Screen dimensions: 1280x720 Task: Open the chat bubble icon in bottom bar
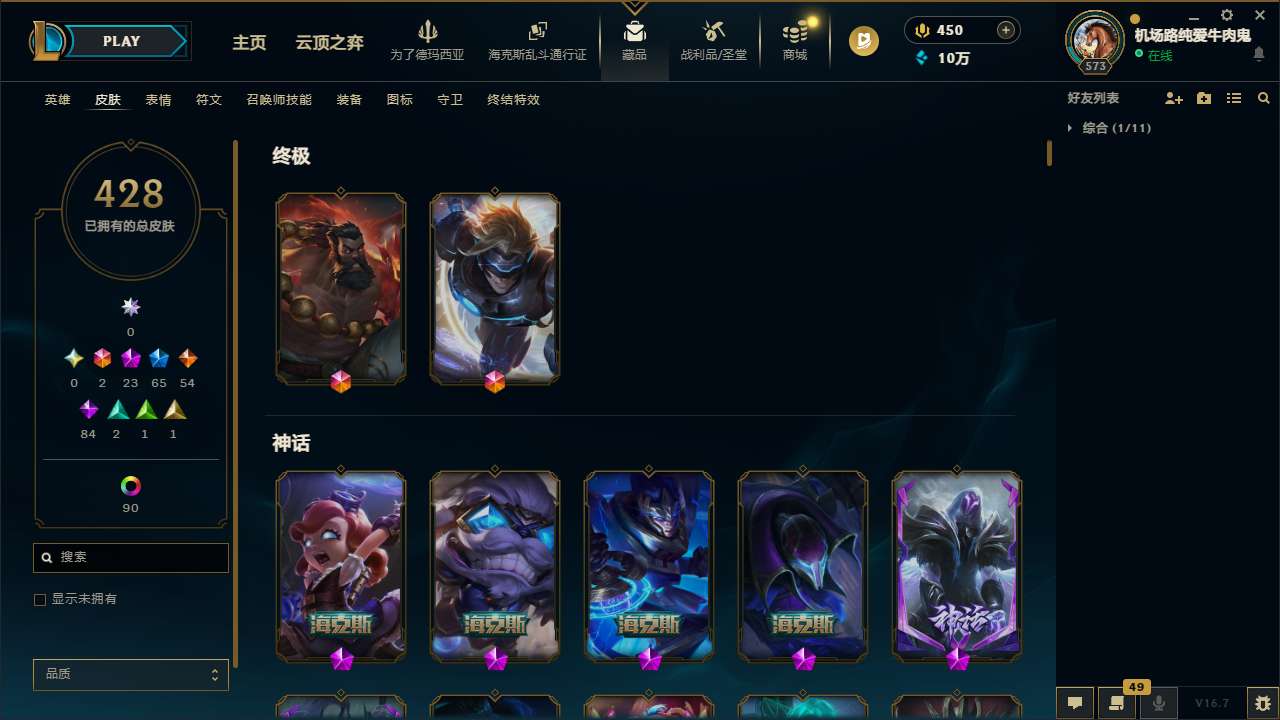[x=1075, y=703]
